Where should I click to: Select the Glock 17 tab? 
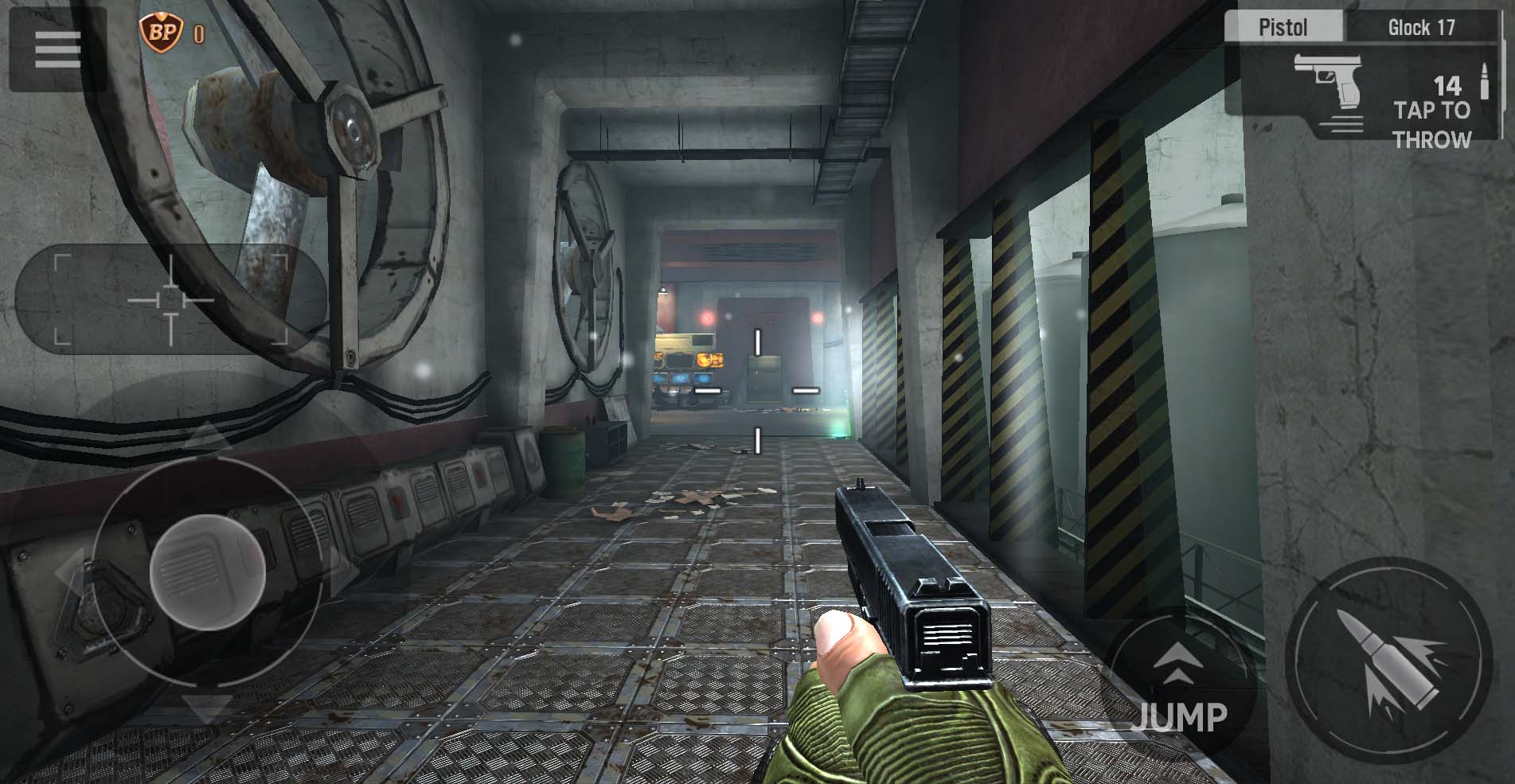point(1421,27)
